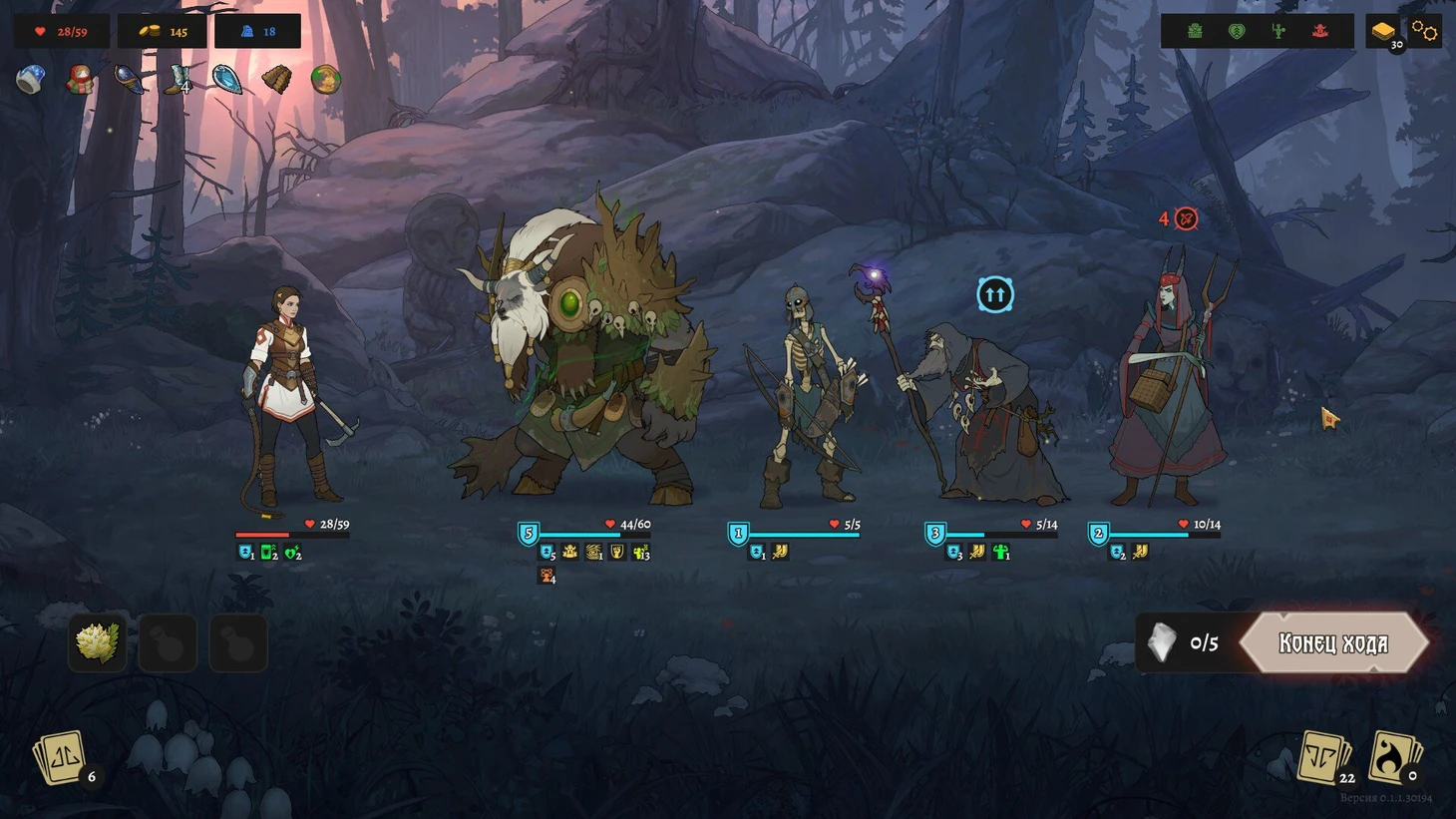This screenshot has height=819, width=1456.
Task: Inspect the brown woven bundle relic
Action: pos(276,80)
